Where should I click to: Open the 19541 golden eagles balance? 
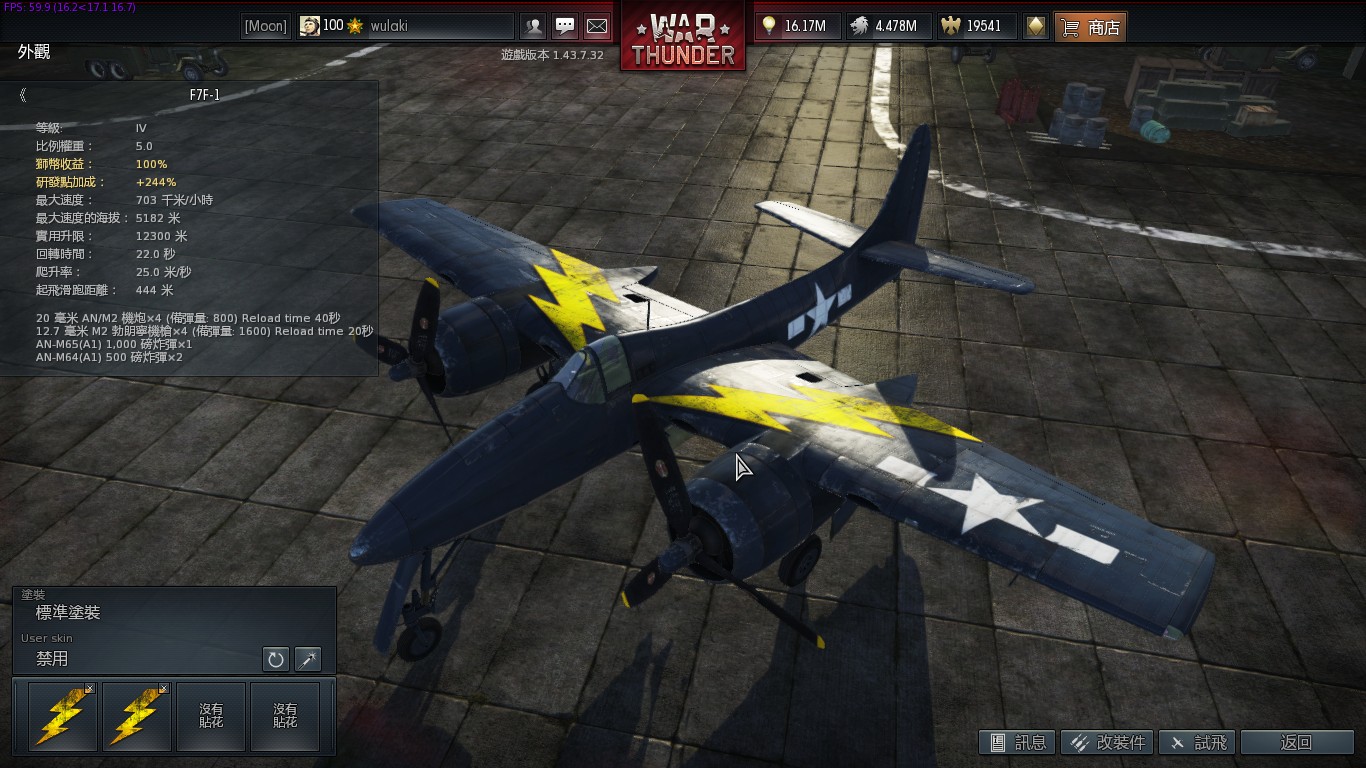(975, 26)
